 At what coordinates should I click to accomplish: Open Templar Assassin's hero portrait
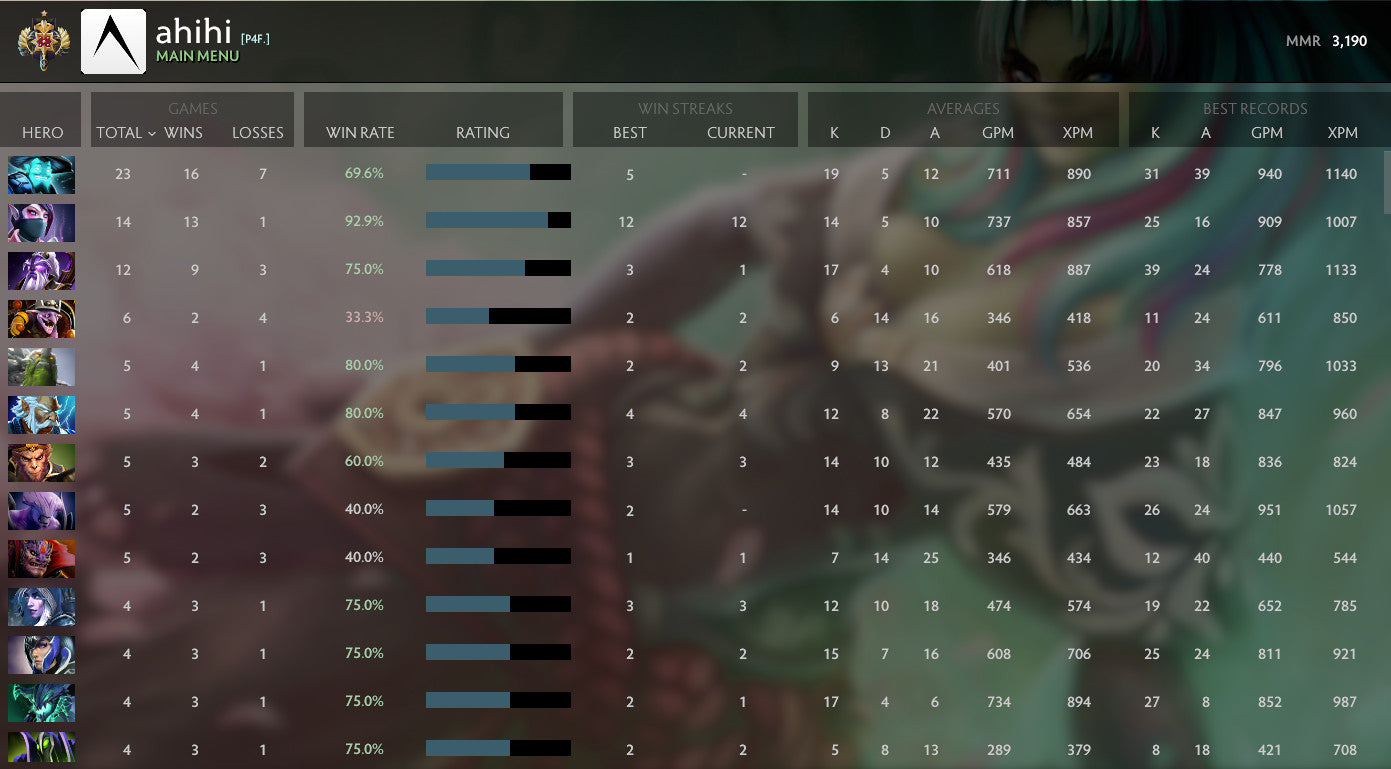point(41,222)
